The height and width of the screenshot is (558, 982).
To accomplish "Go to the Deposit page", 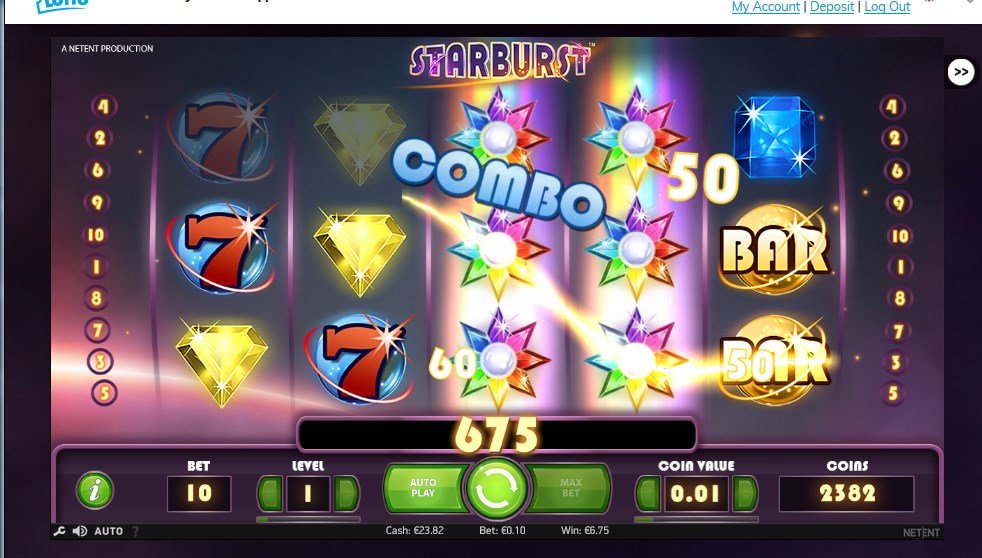I will click(x=832, y=7).
